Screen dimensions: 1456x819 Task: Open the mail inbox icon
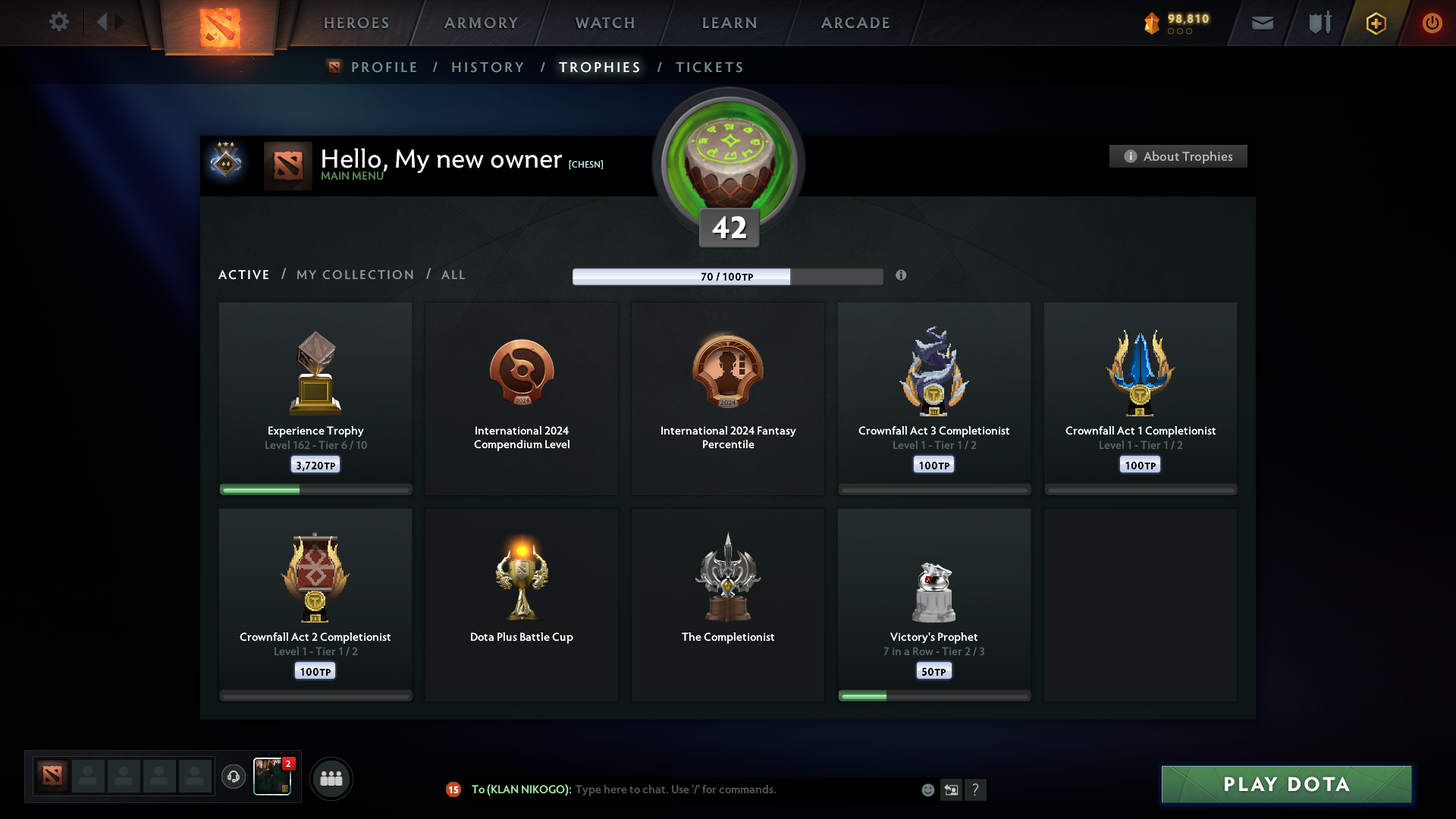tap(1262, 23)
